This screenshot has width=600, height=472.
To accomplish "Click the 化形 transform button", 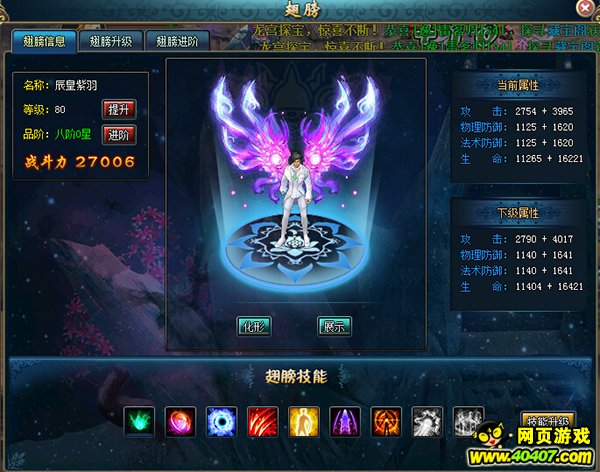I will (x=254, y=325).
